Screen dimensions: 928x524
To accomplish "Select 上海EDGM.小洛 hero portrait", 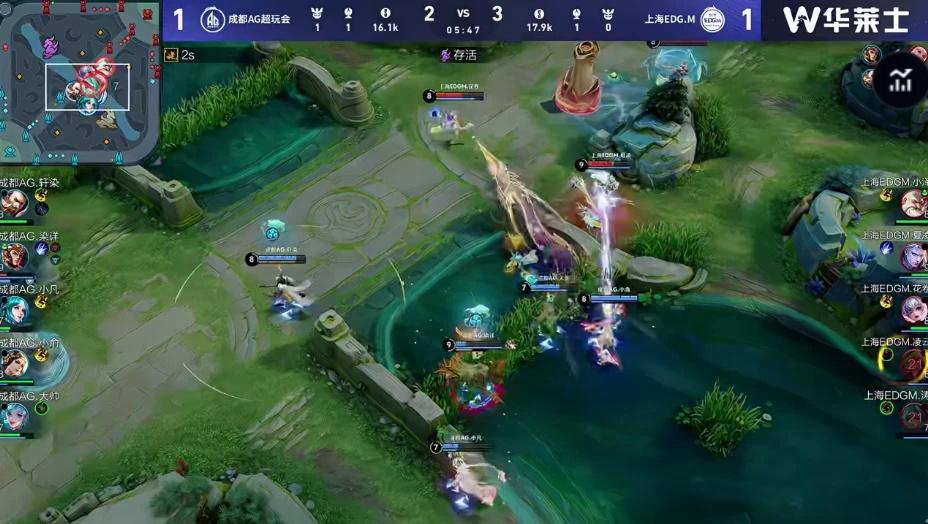I will [913, 204].
